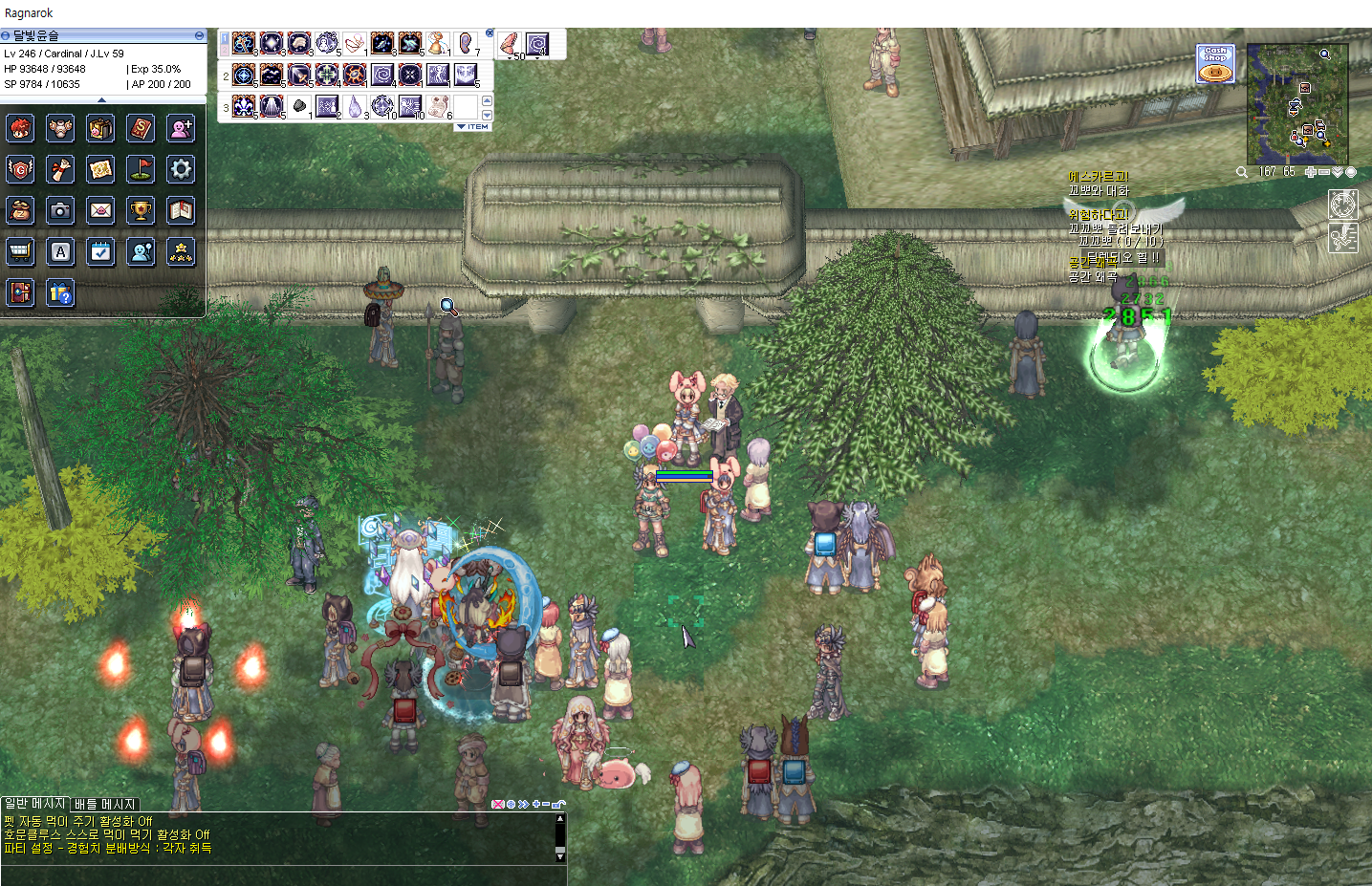1372x886 pixels.
Task: Open the shopping cart icon
Action: pyautogui.click(x=20, y=251)
